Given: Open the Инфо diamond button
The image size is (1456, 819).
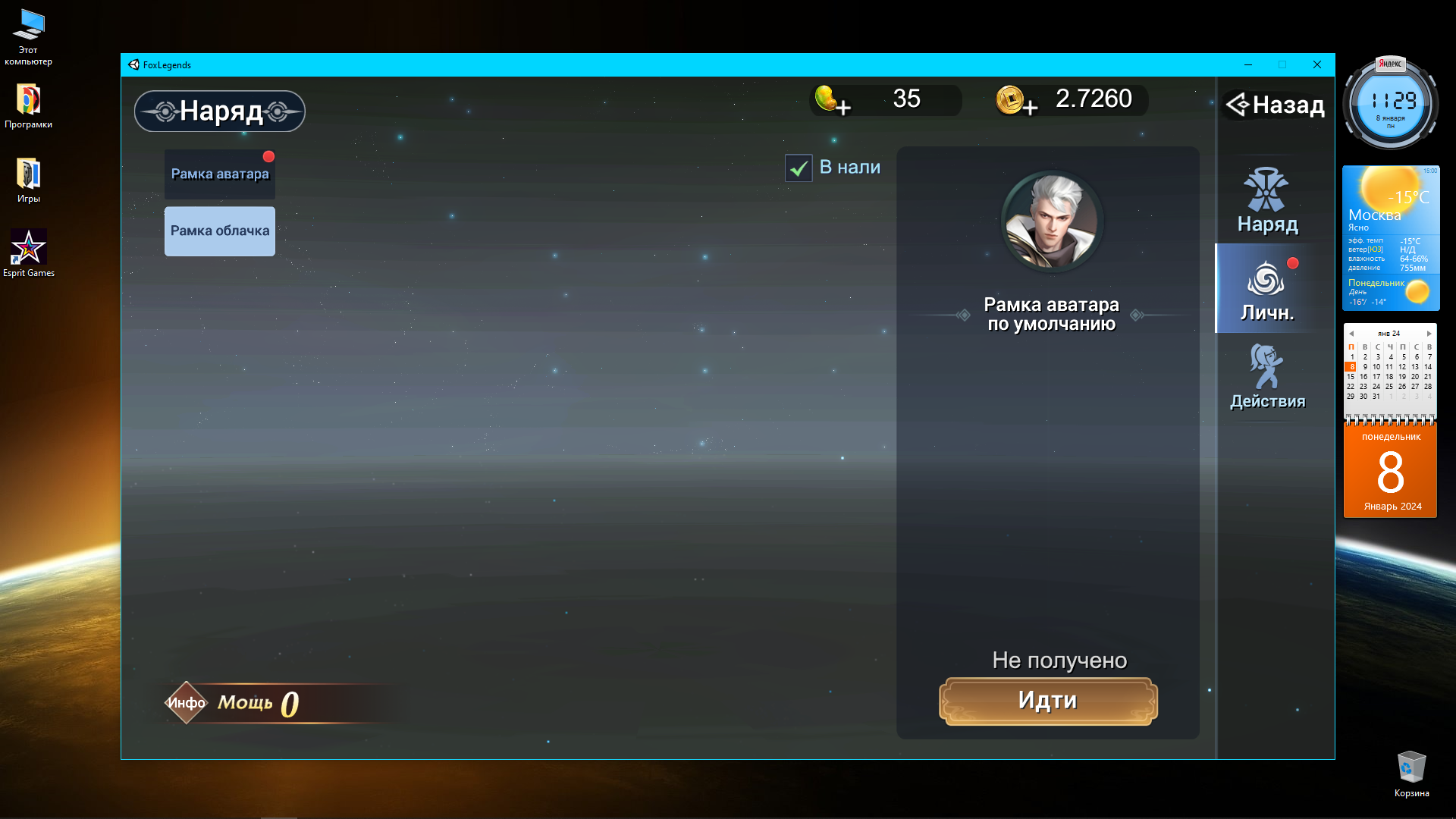Looking at the screenshot, I should click(x=186, y=703).
